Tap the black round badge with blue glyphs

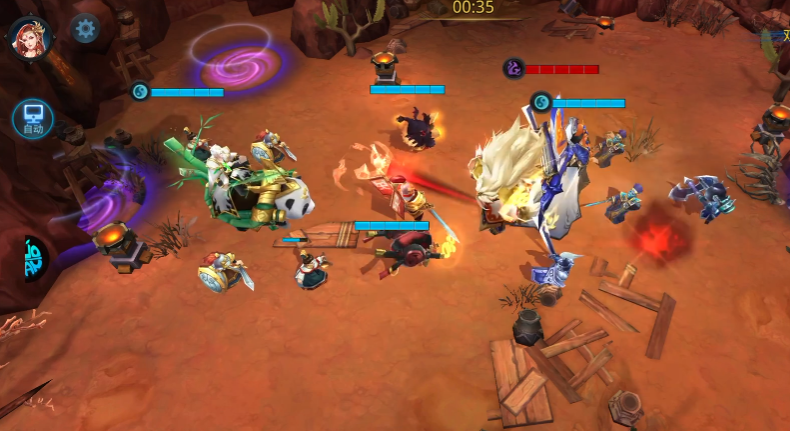[33, 258]
